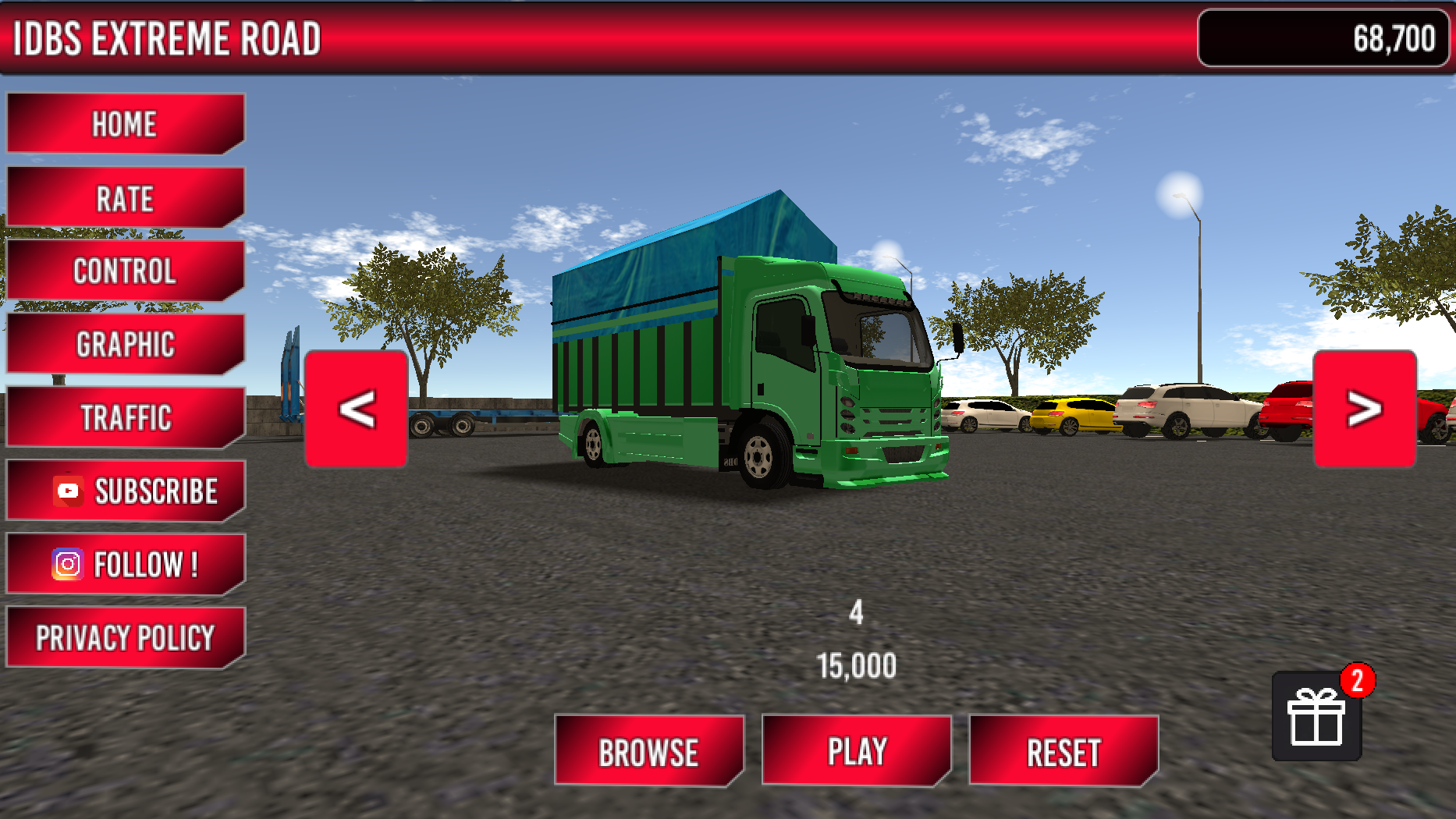1456x819 pixels.
Task: Reset the truck customization
Action: (x=1064, y=751)
